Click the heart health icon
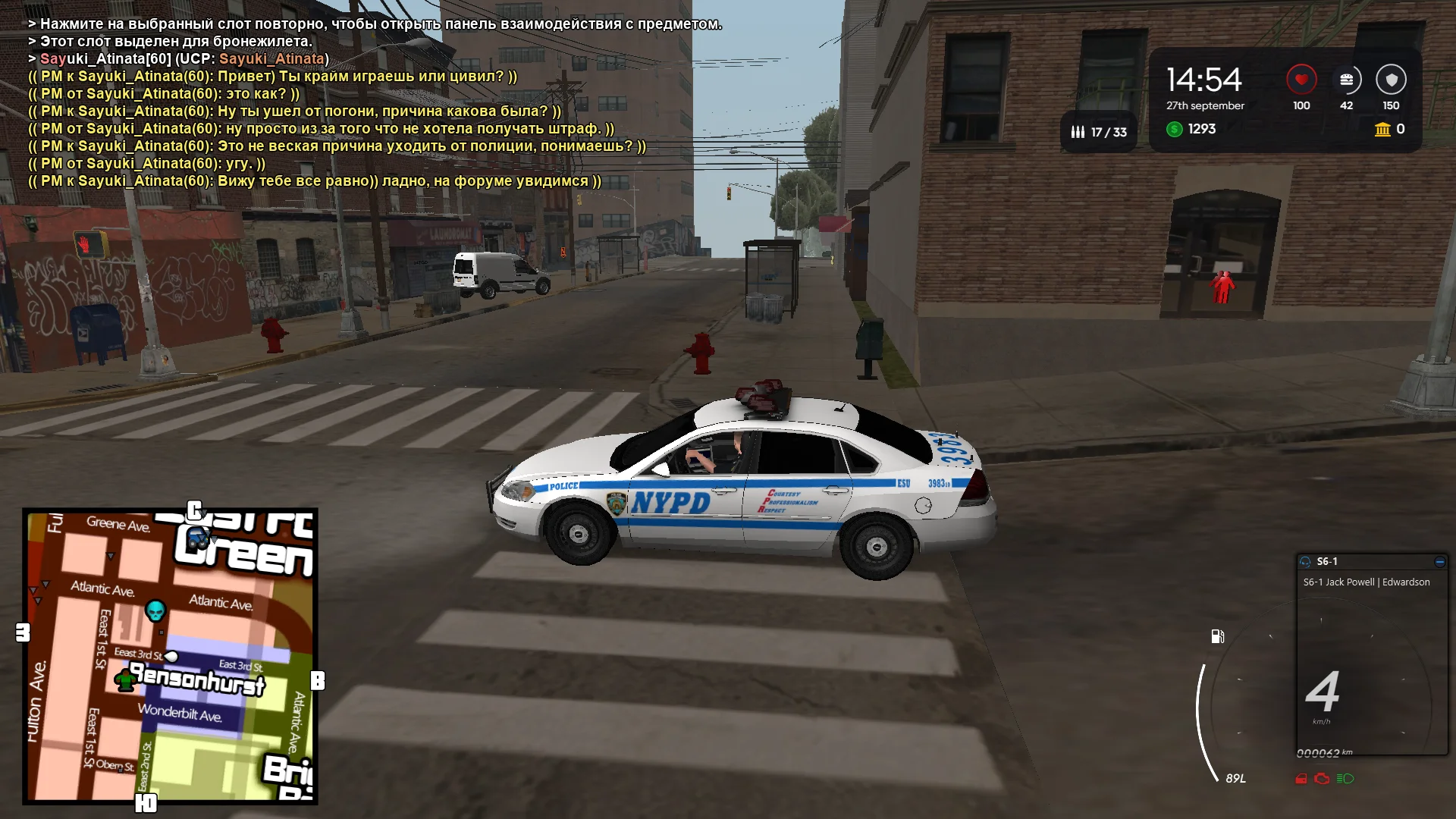This screenshot has width=1456, height=819. [1301, 77]
